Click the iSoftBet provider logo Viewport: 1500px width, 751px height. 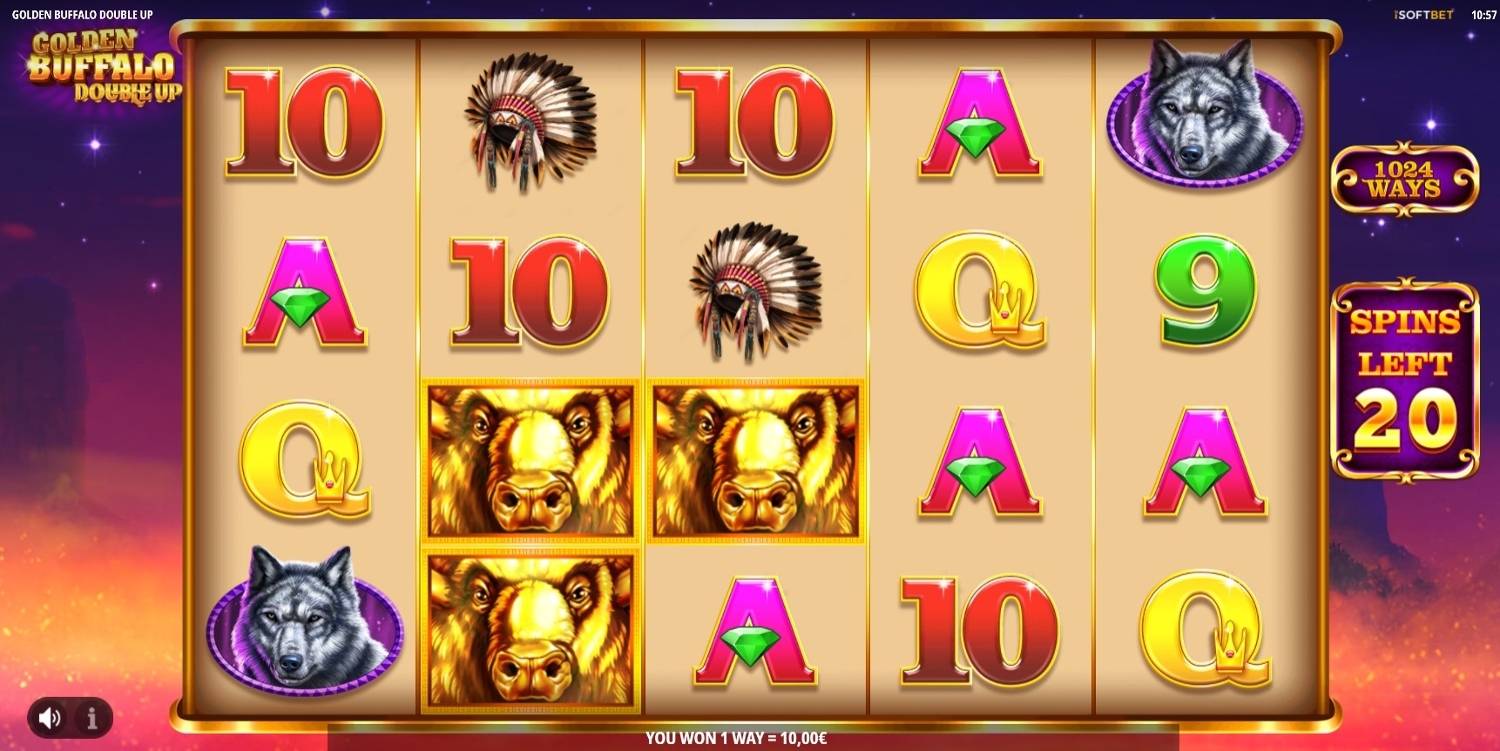pyautogui.click(x=1421, y=15)
